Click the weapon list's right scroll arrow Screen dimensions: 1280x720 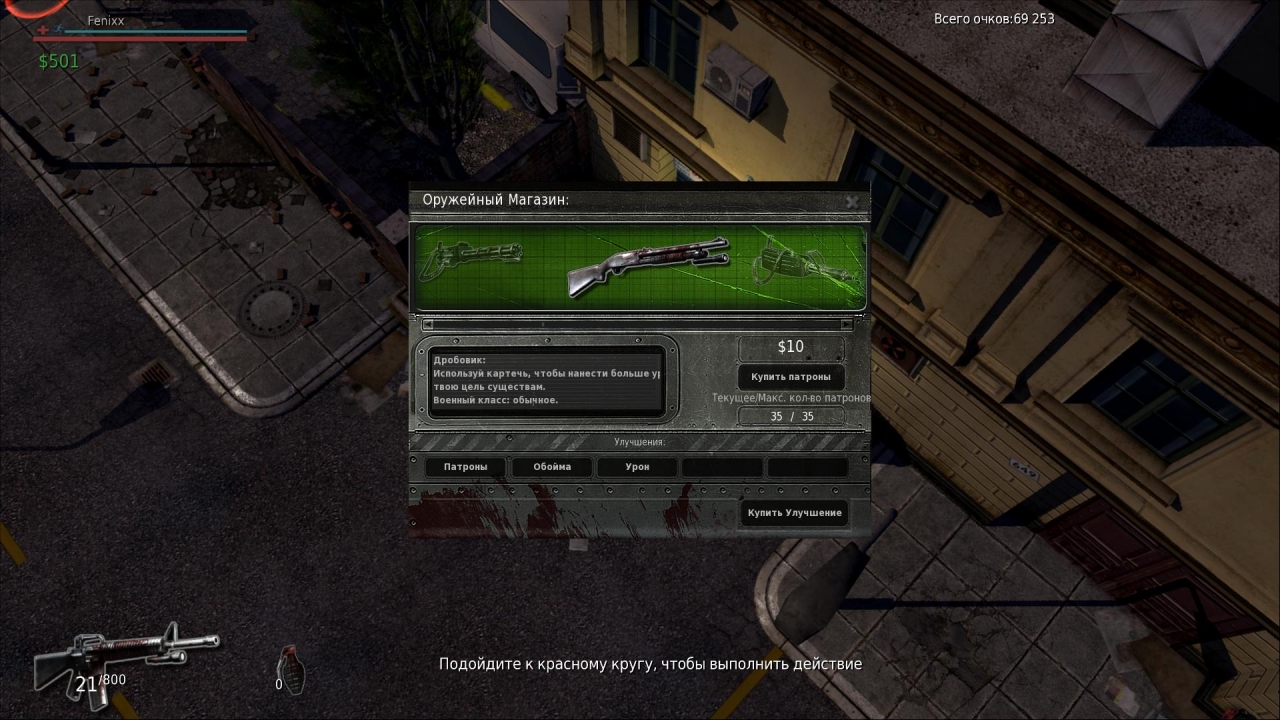(846, 324)
